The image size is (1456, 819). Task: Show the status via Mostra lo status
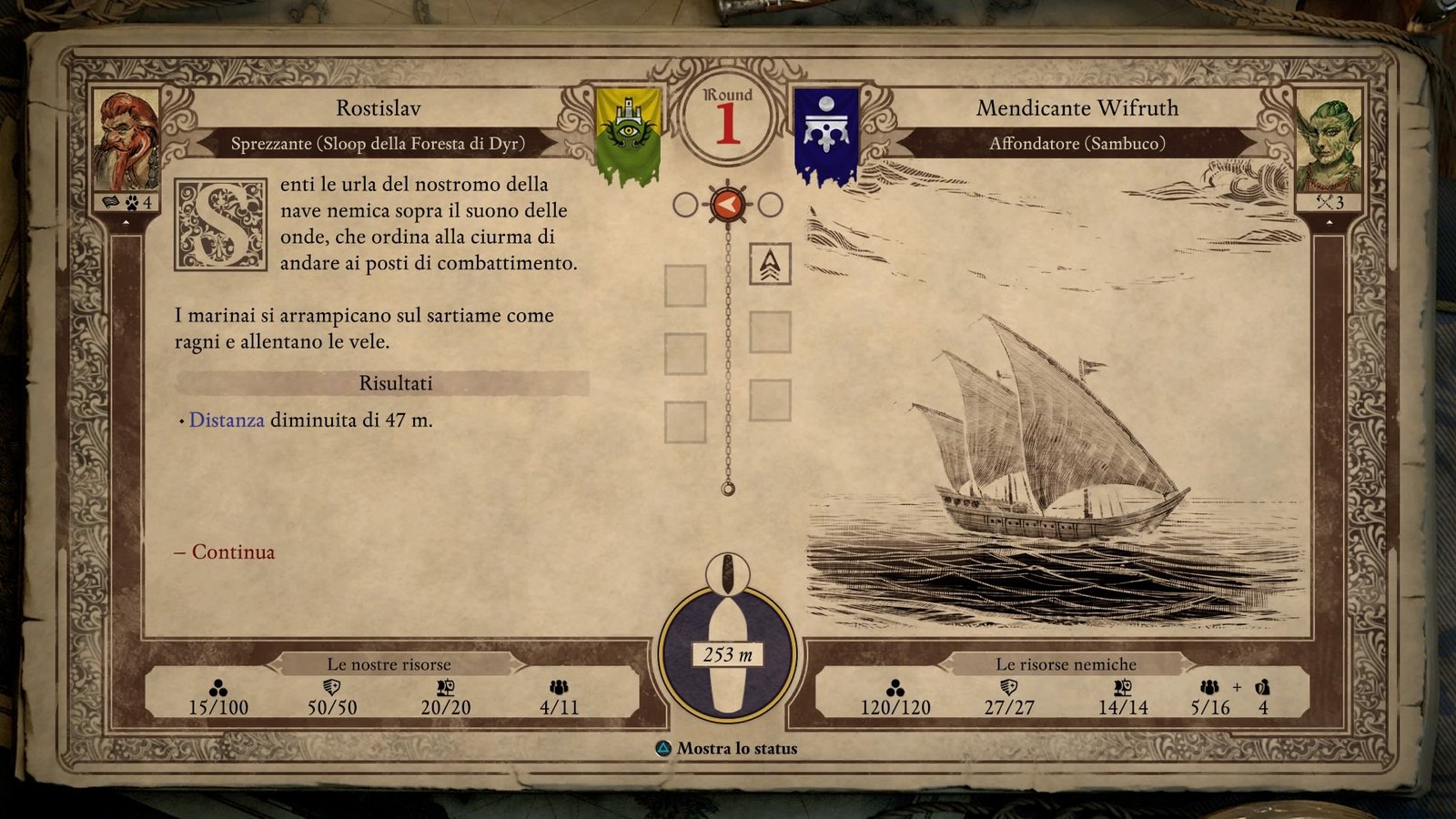(736, 749)
